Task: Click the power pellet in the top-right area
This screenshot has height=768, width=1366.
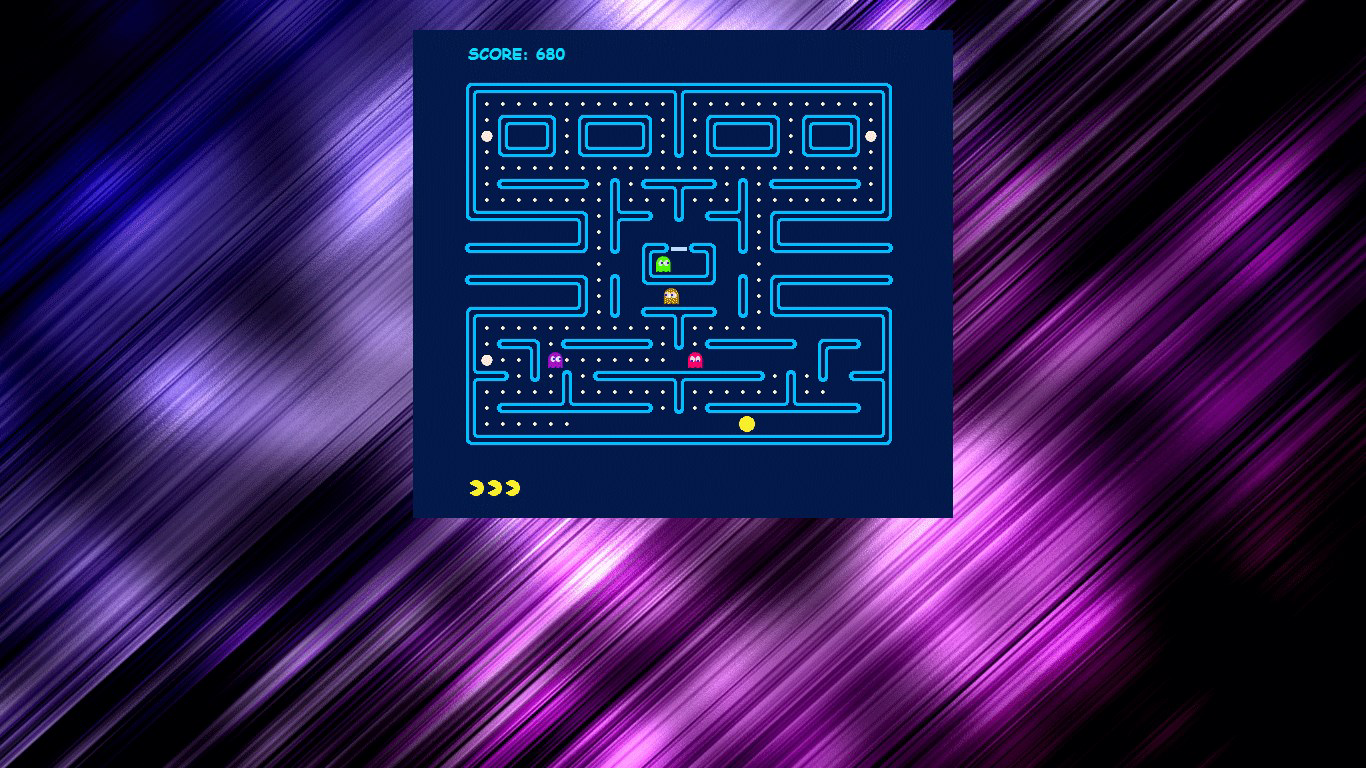Action: pos(873,135)
